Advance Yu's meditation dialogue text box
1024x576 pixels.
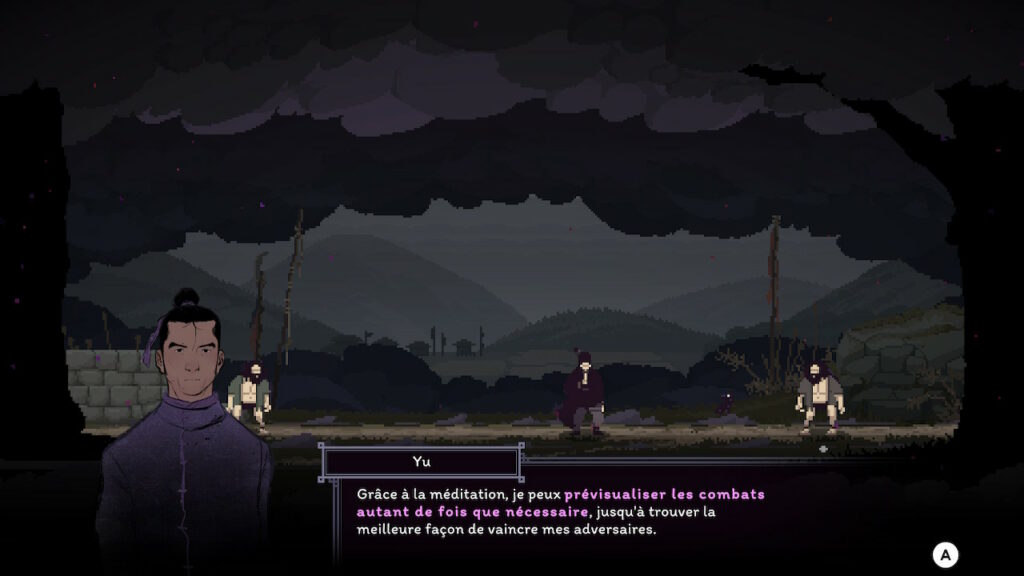click(x=945, y=554)
